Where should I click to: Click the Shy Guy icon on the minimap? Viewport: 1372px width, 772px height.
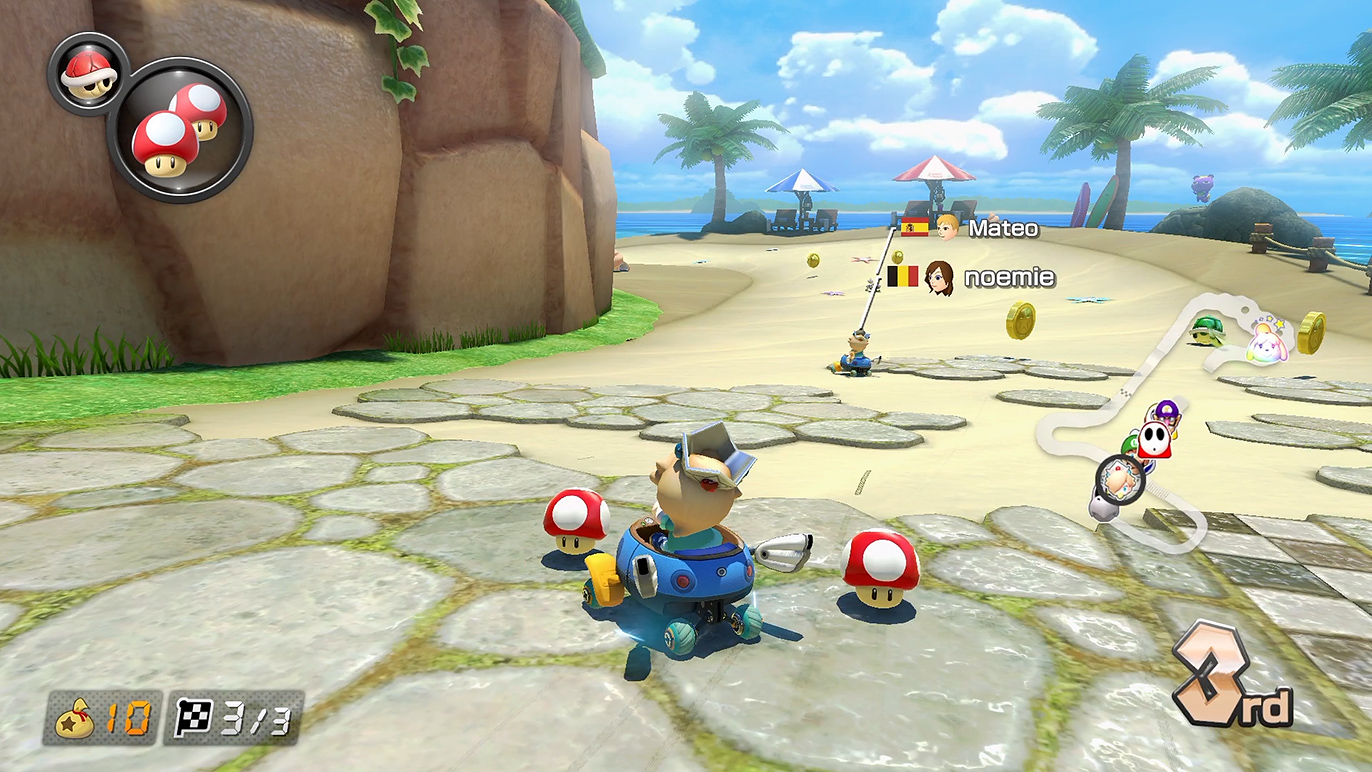(1155, 438)
